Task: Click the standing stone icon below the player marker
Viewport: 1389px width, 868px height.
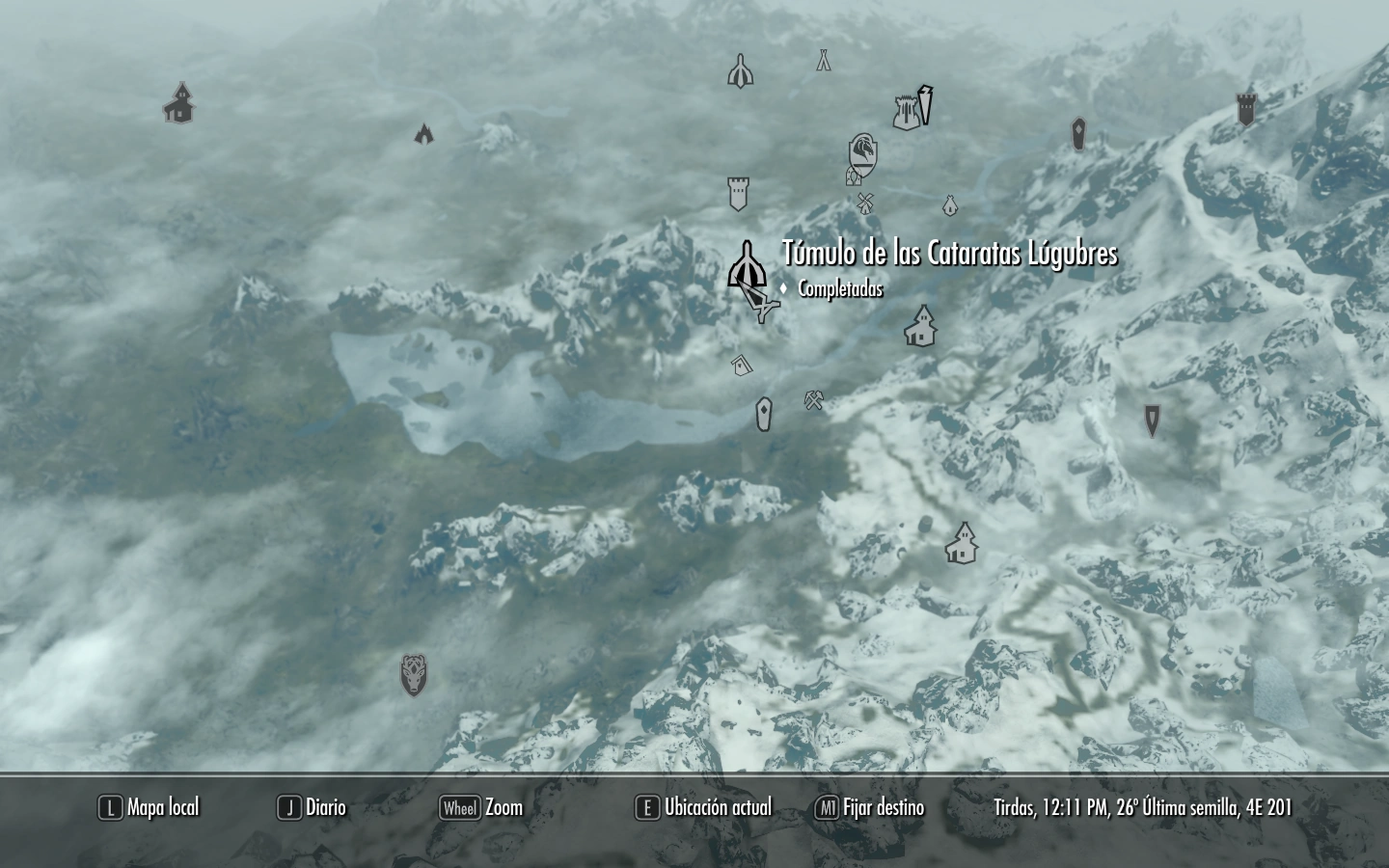Action: [763, 414]
